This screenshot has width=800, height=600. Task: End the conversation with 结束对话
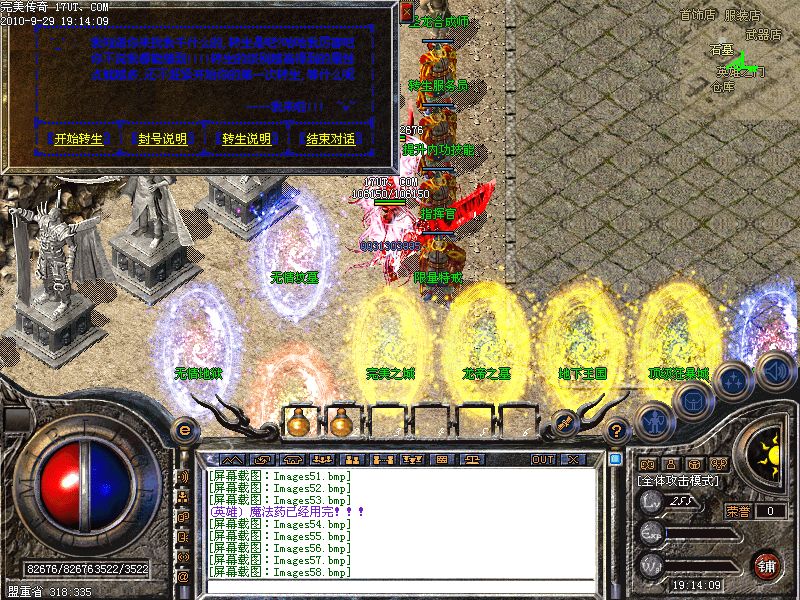pos(330,139)
